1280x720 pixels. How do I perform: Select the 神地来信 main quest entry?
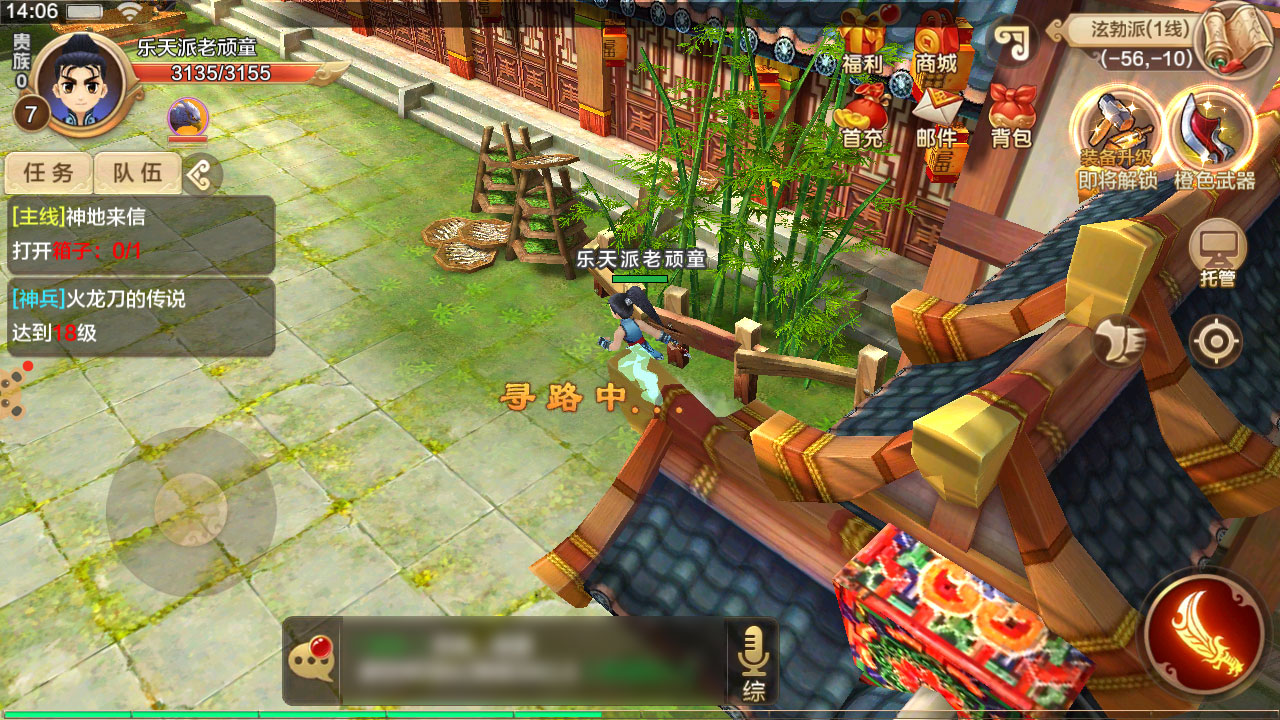(138, 234)
